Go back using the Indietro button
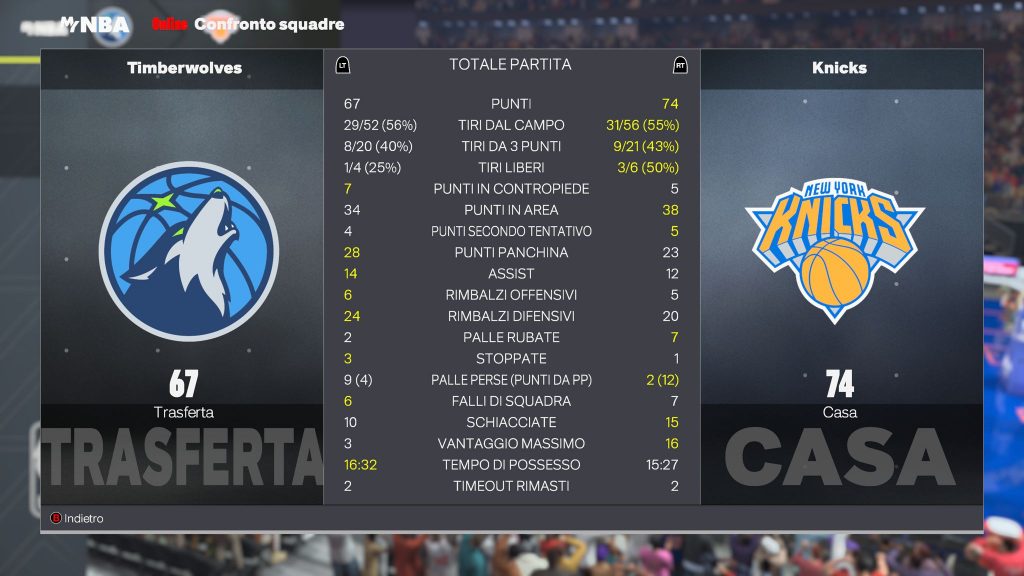Viewport: 1024px width, 576px height. pyautogui.click(x=77, y=519)
